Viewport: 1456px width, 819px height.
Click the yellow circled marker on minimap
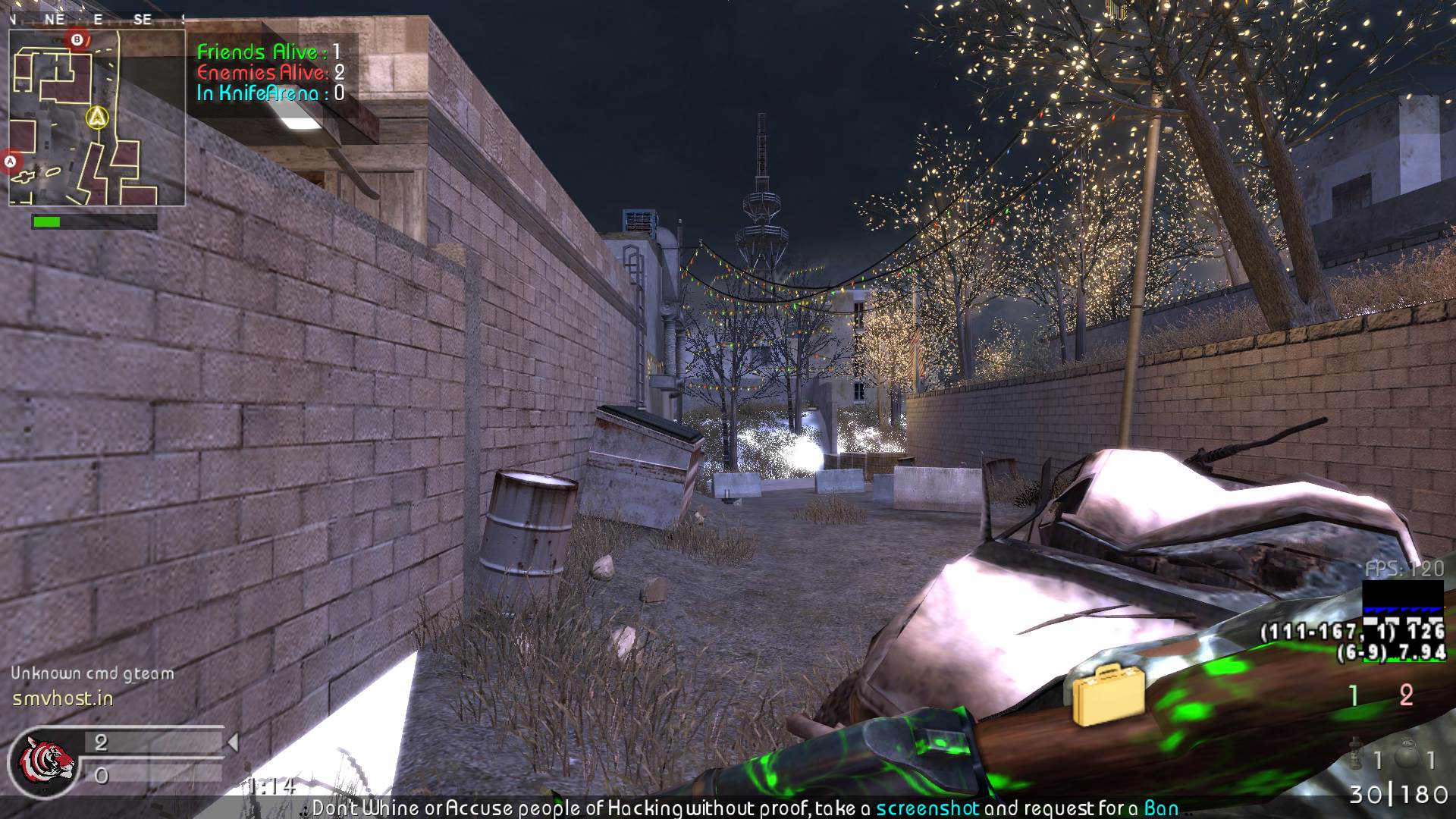pos(97,118)
